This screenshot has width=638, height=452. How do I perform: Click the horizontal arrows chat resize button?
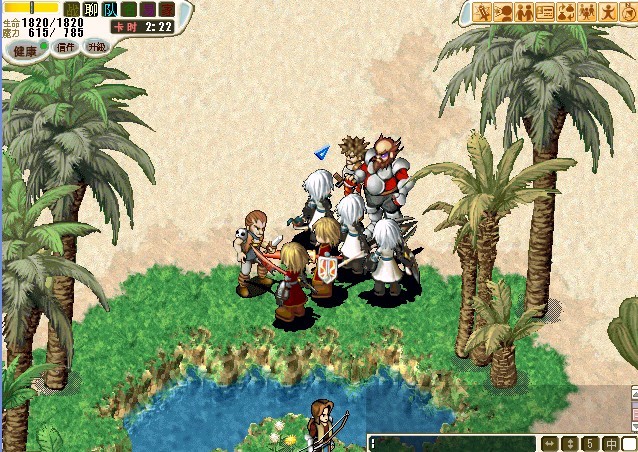(x=550, y=443)
